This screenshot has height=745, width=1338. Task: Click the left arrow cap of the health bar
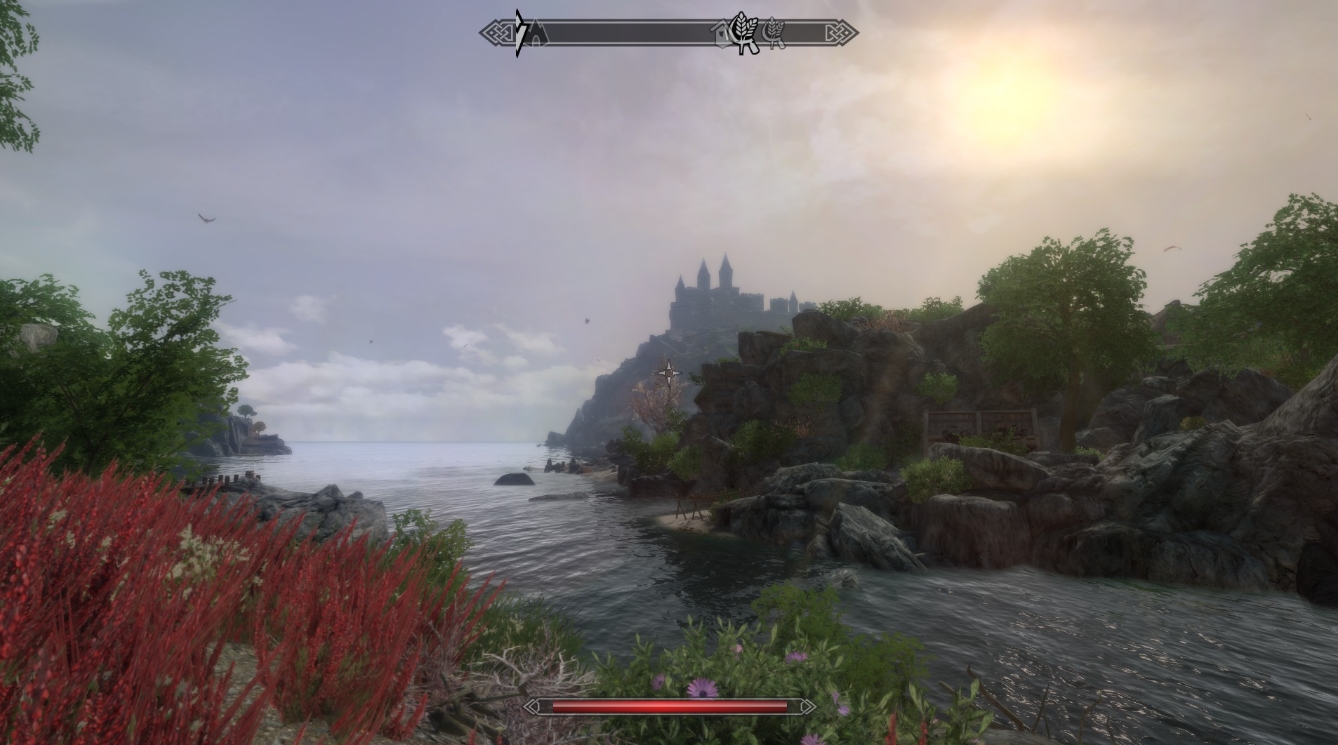coord(530,705)
